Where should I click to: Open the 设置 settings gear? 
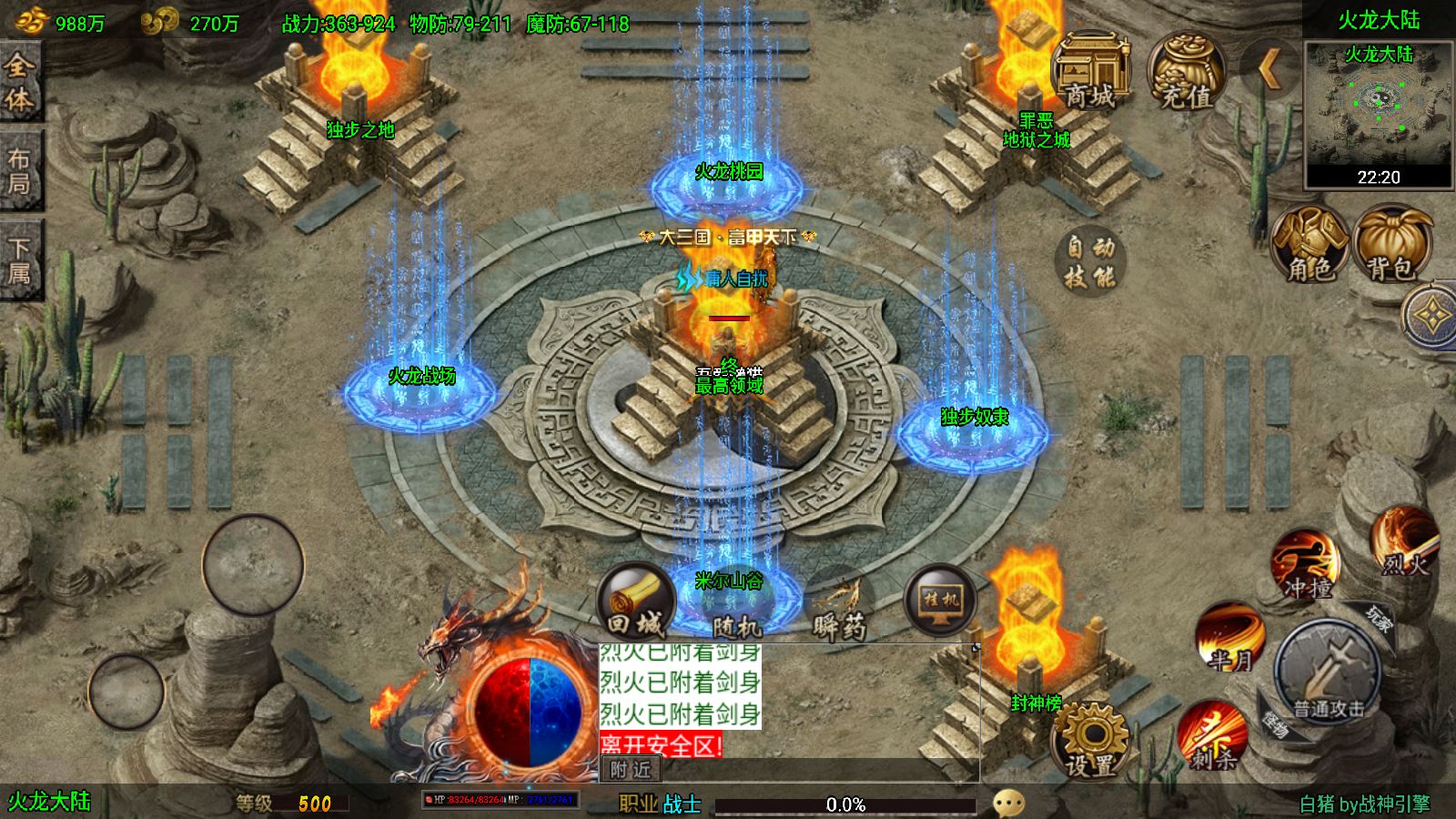(1091, 742)
